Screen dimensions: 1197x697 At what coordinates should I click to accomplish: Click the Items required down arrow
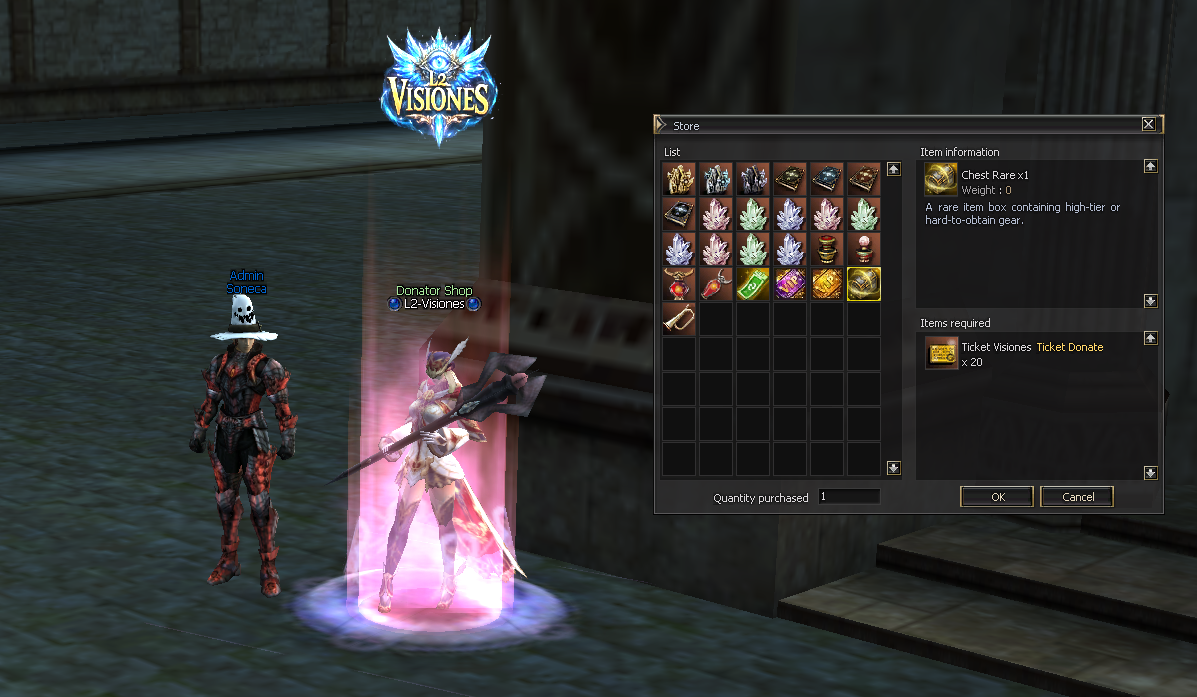tap(1151, 472)
